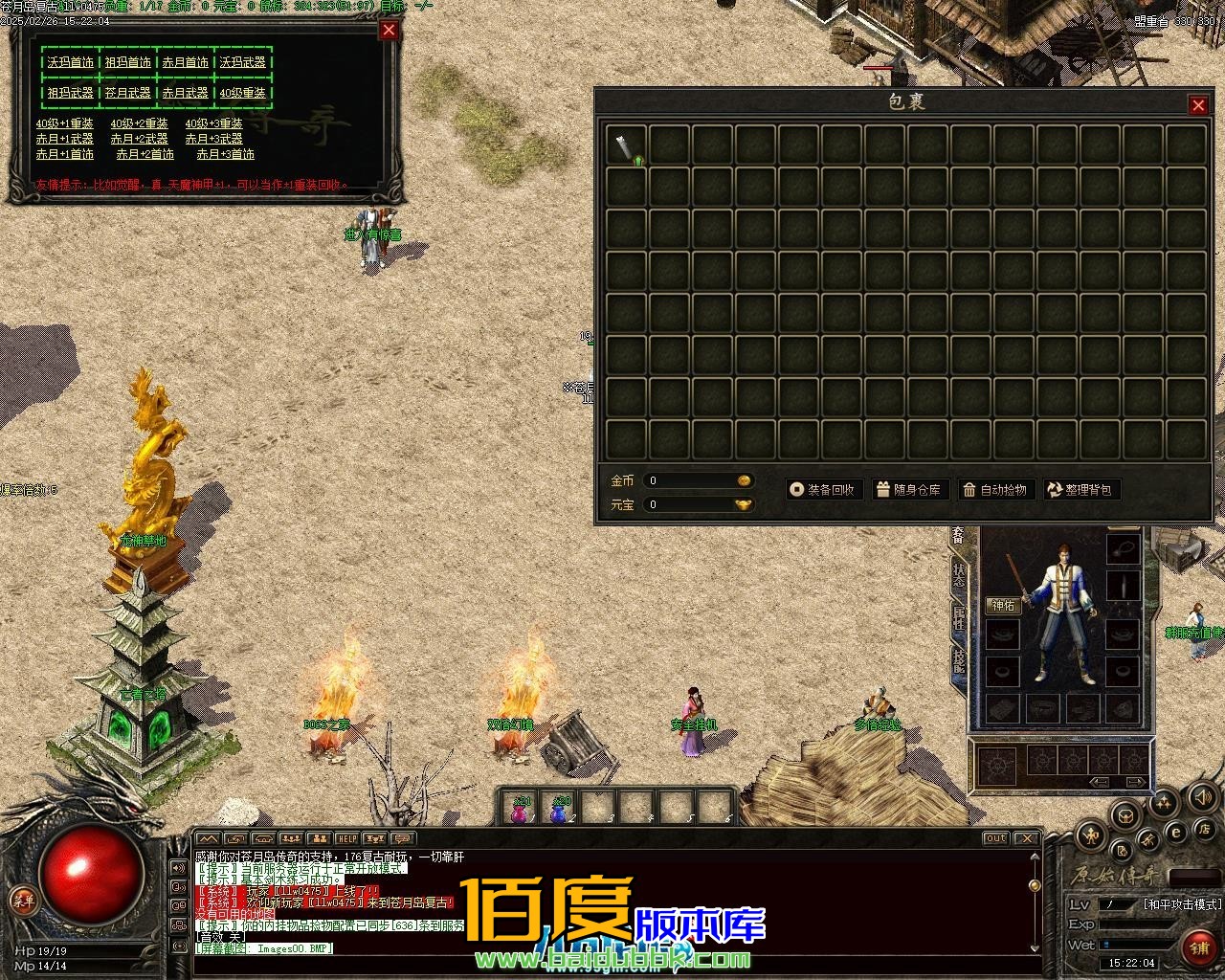Pick the 40级重装 recycle option
Image resolution: width=1225 pixels, height=980 pixels.
[242, 93]
